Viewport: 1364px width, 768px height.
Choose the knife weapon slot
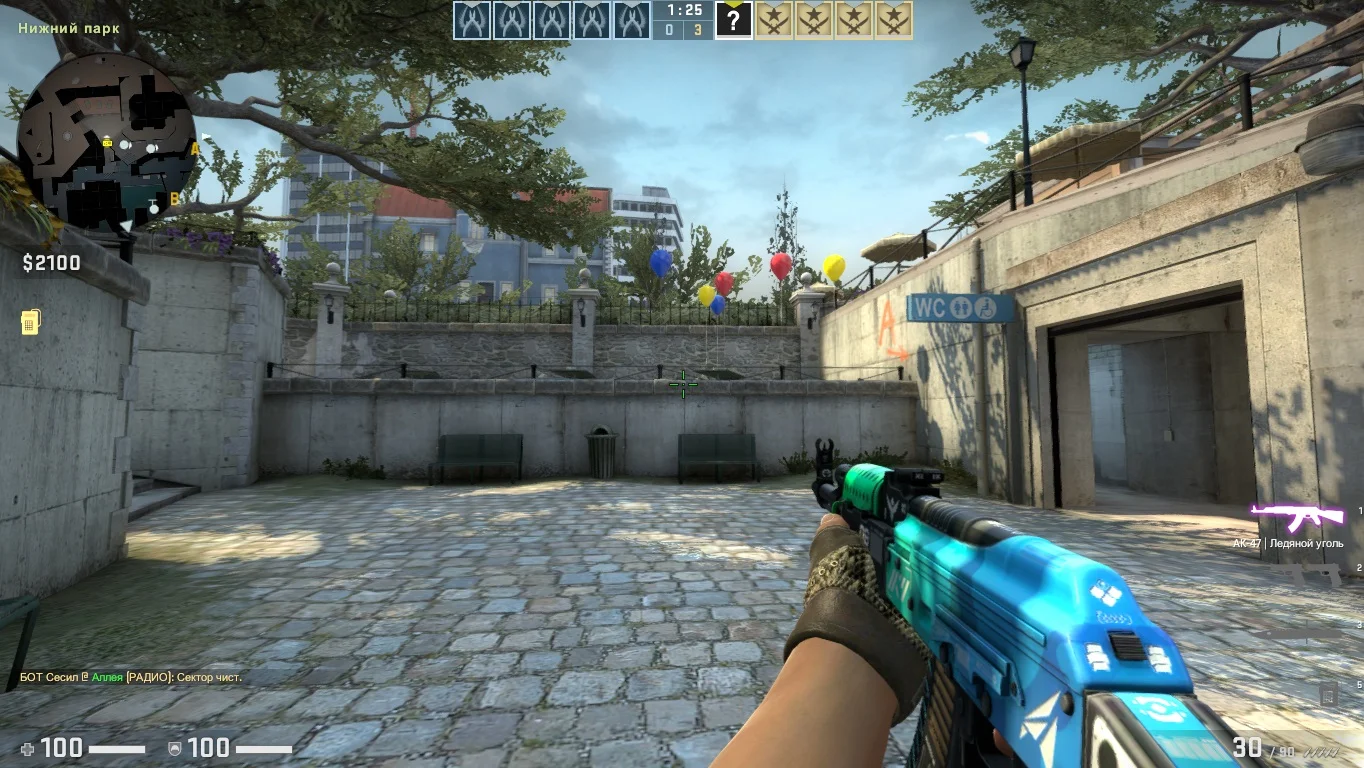coord(1298,630)
